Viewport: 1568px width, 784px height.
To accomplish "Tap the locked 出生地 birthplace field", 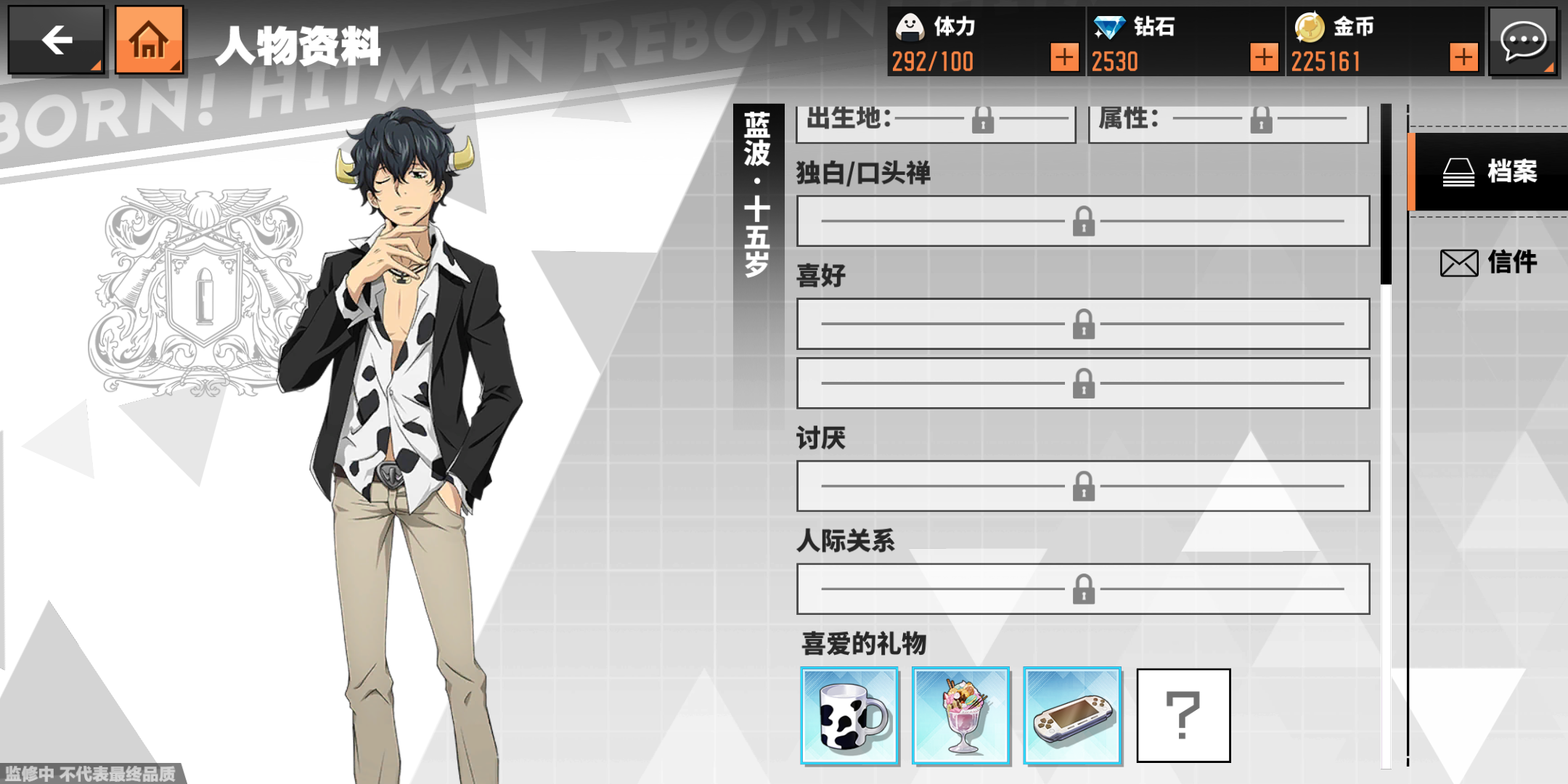I will (x=936, y=122).
